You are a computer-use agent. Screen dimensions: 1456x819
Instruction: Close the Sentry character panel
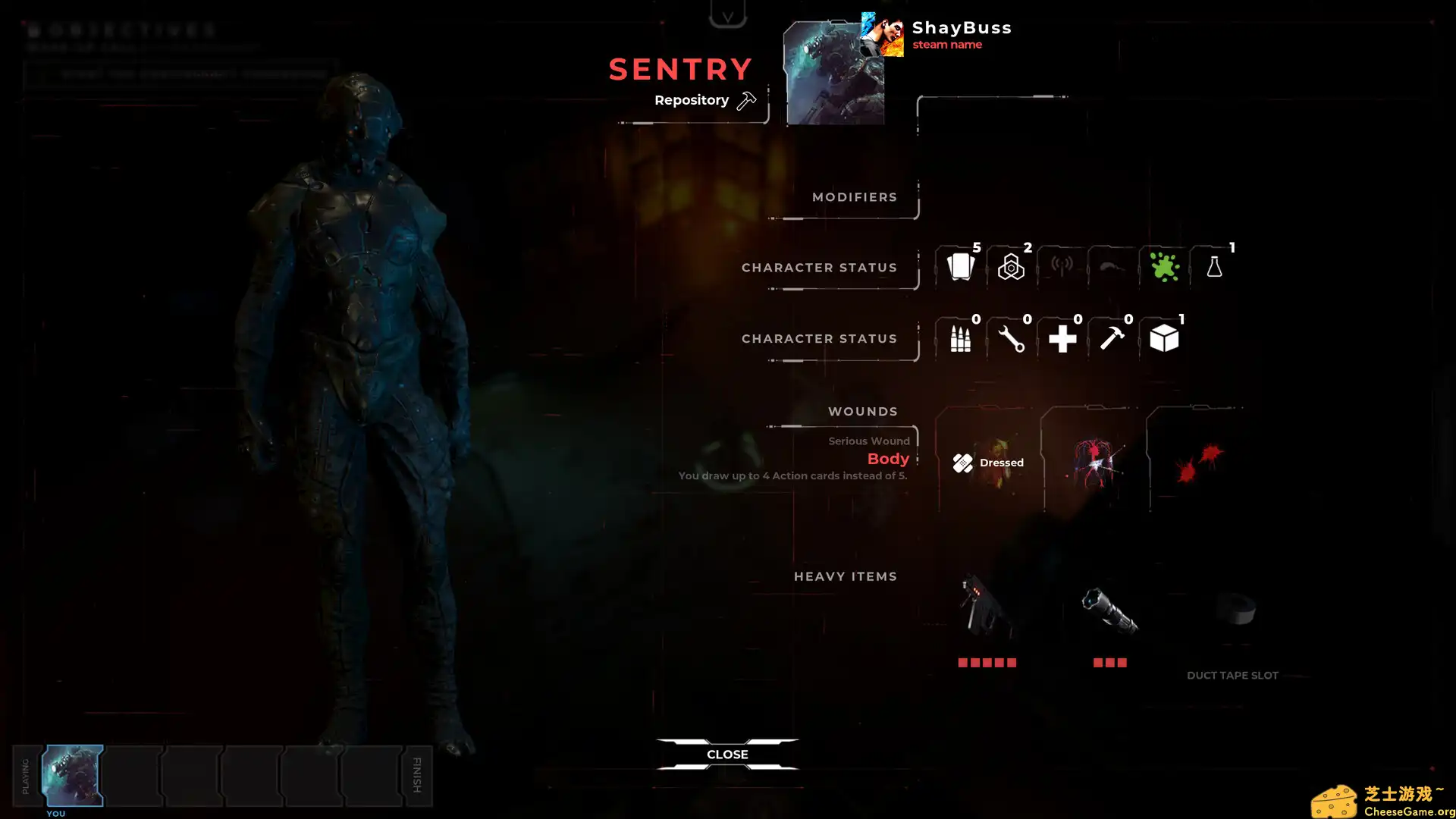727,754
